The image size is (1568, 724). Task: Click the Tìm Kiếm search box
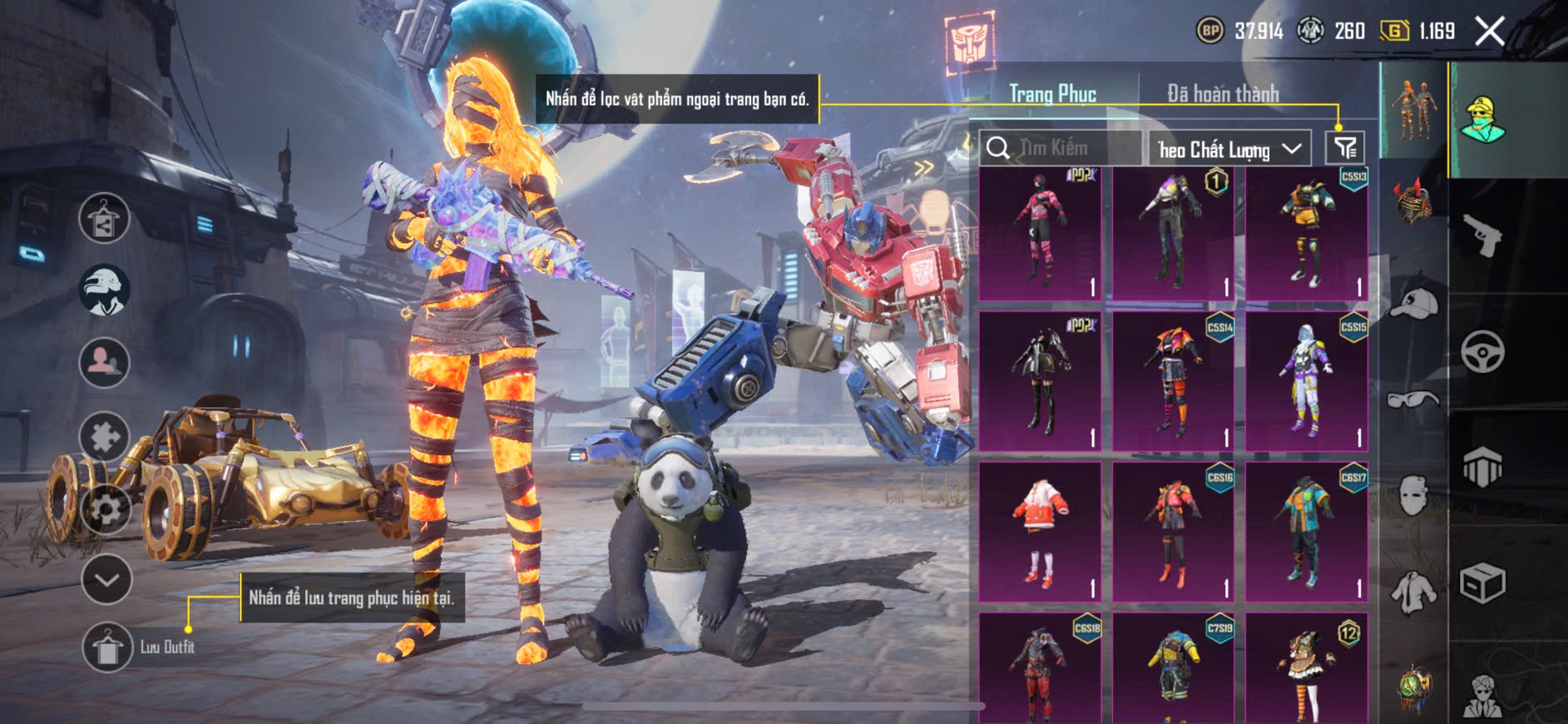[1061, 148]
